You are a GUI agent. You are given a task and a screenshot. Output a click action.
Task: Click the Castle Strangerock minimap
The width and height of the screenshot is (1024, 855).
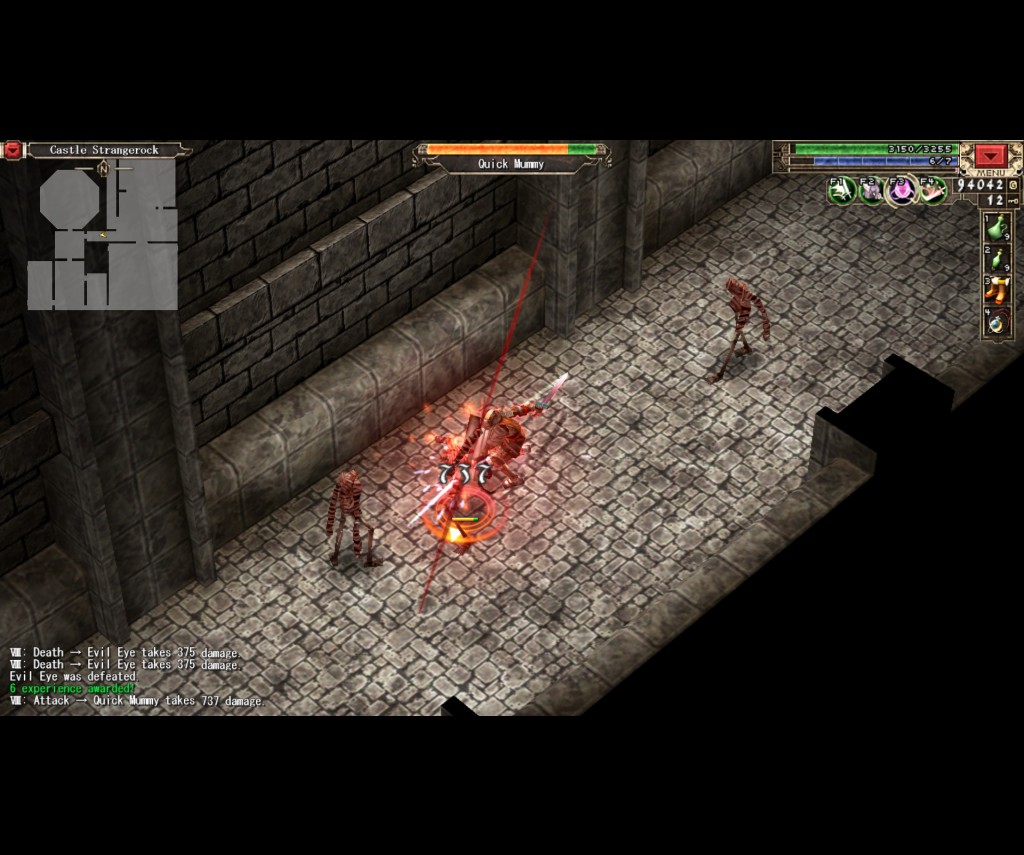(103, 235)
